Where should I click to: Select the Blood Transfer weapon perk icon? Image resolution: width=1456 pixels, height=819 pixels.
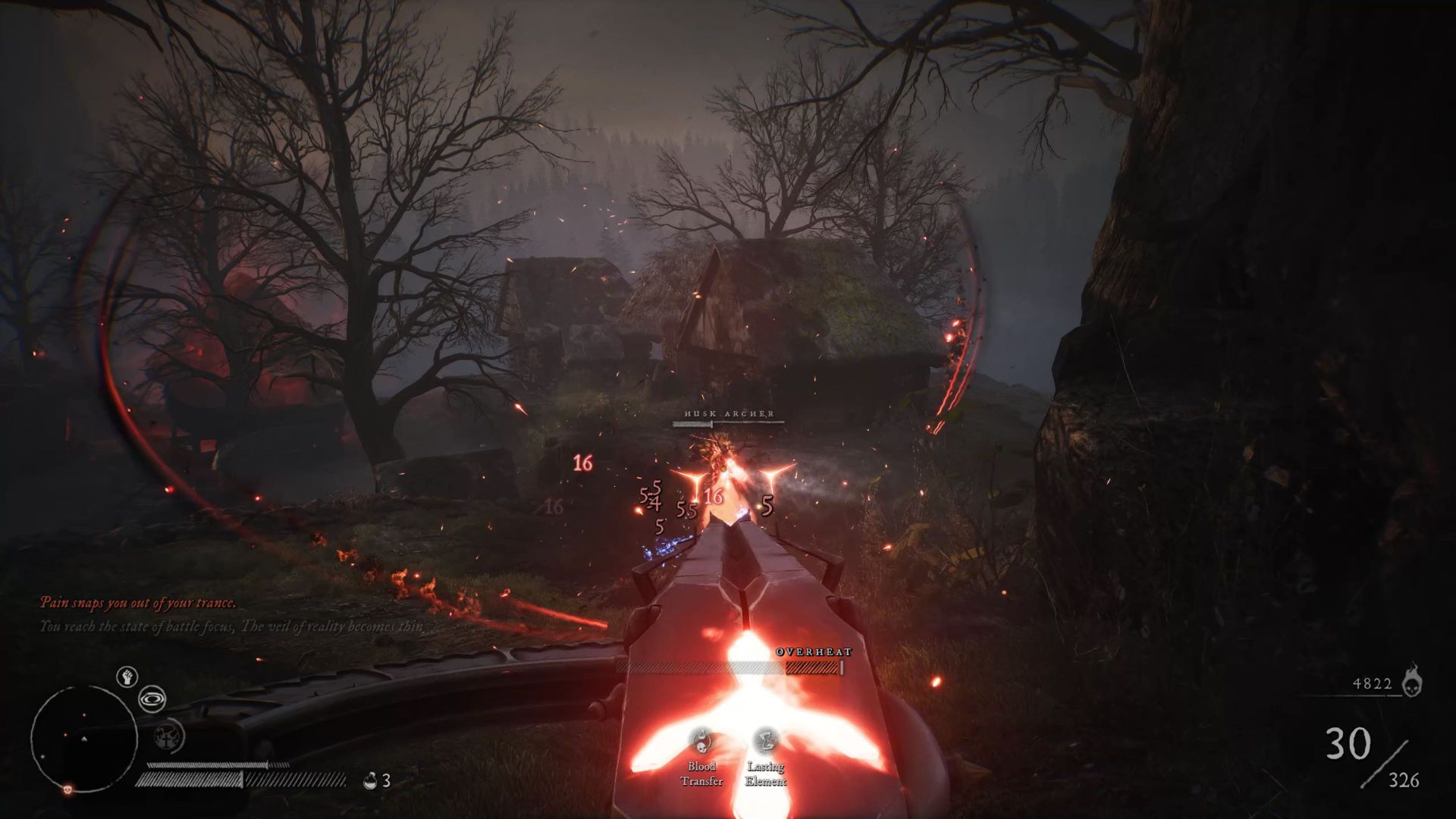(x=701, y=740)
